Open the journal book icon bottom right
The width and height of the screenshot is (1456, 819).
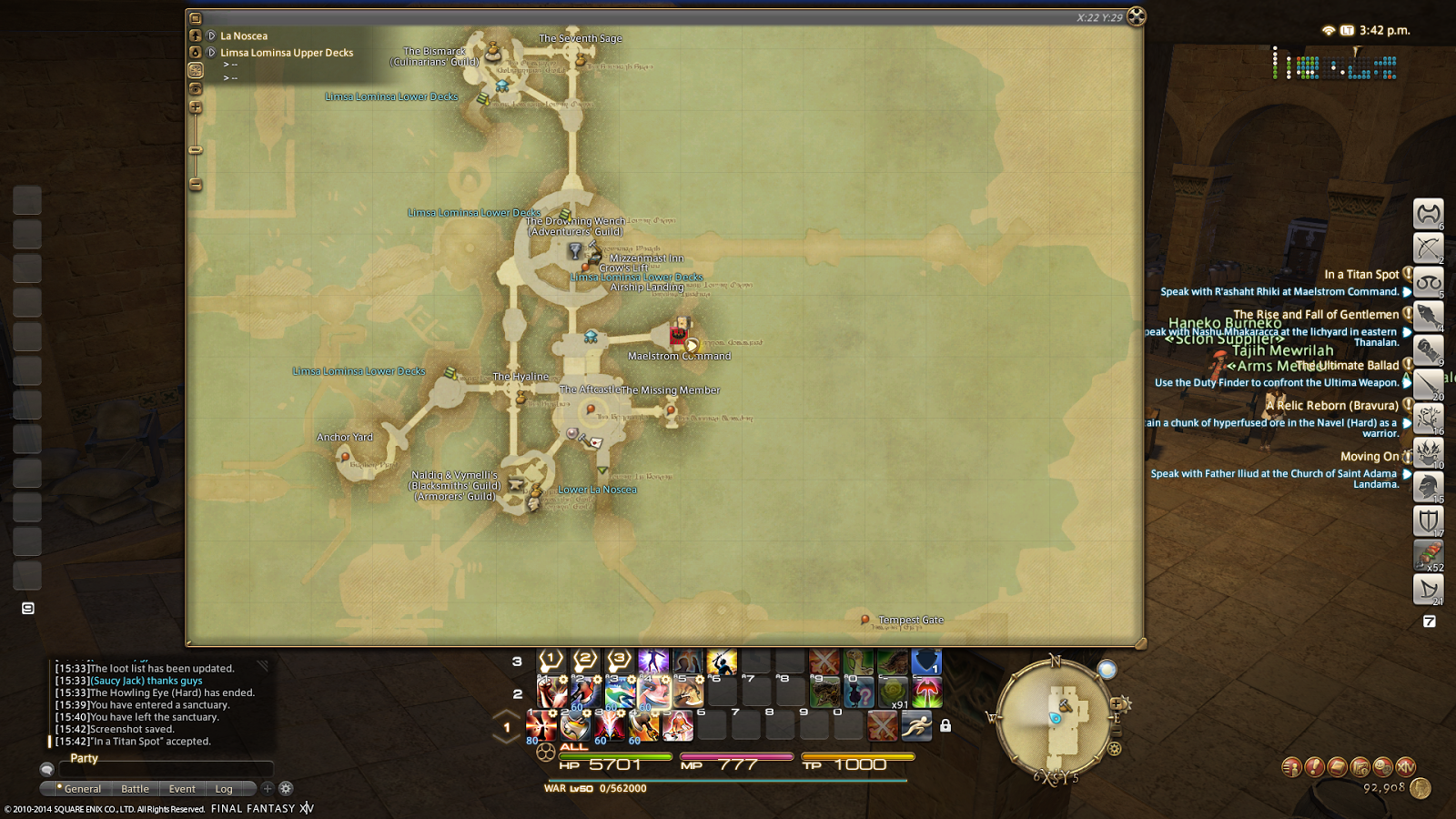[1336, 767]
